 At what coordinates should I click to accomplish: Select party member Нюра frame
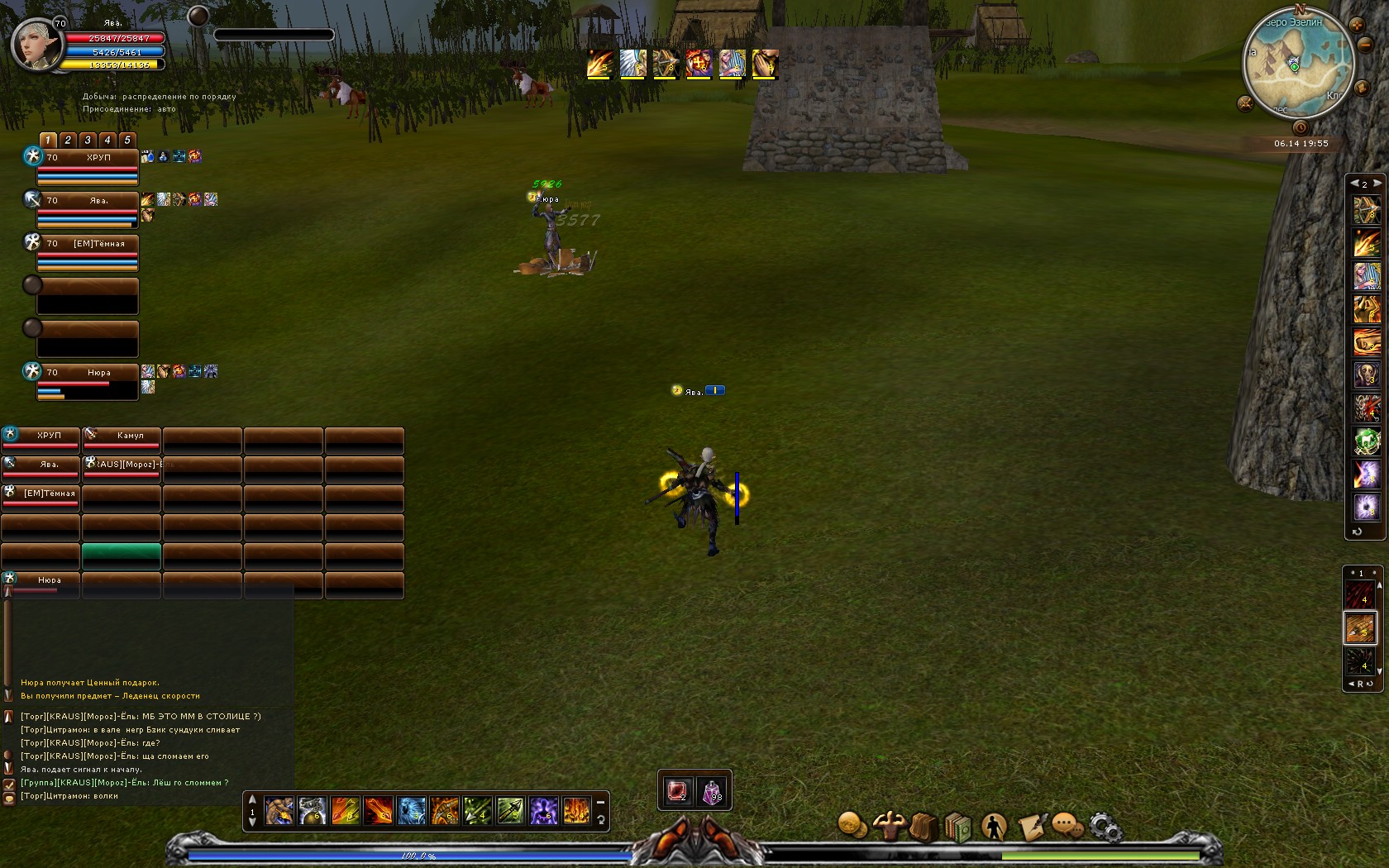(87, 381)
